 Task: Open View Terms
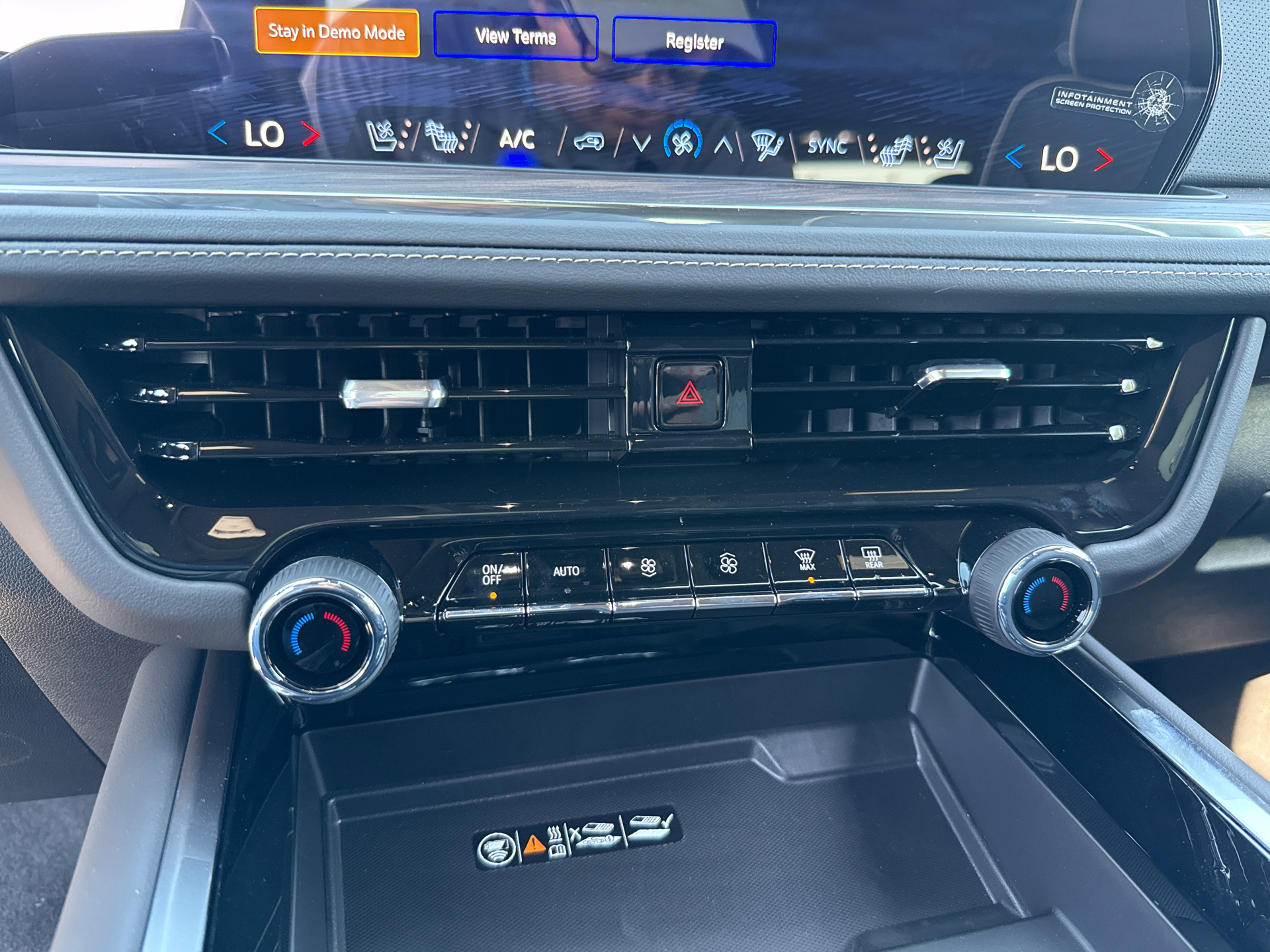coord(516,36)
